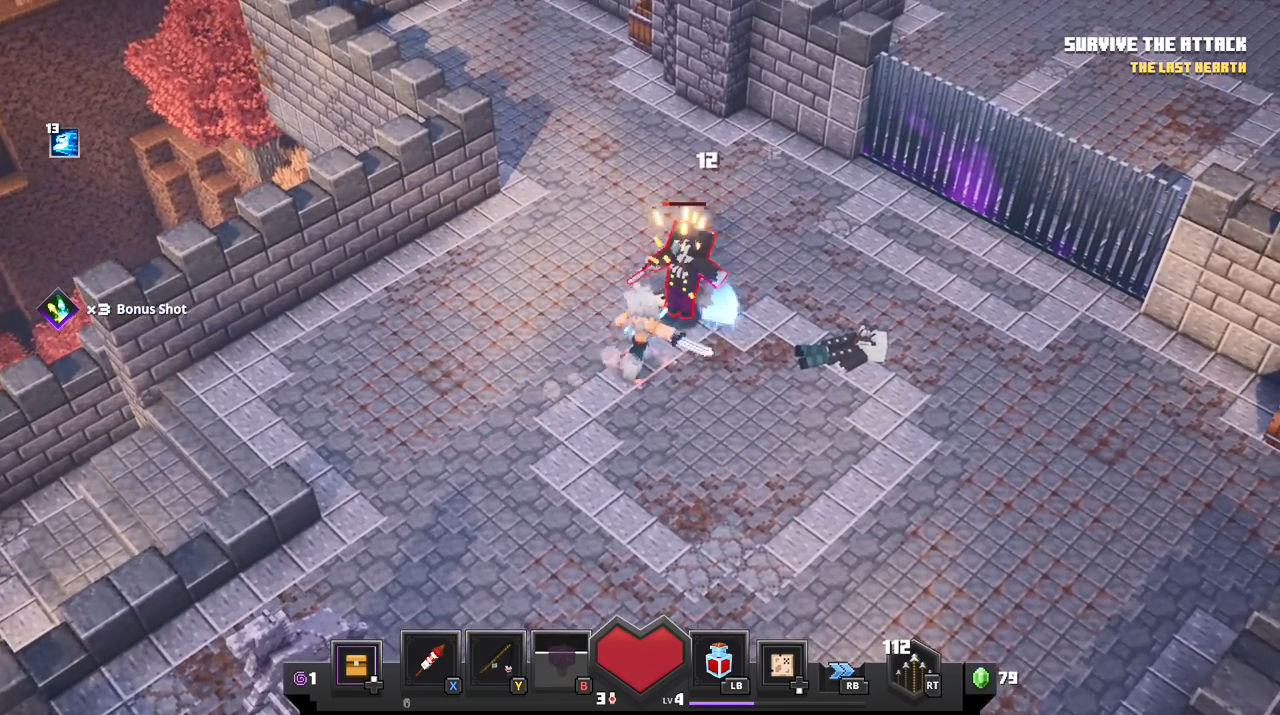Click the Survive the Attack objective tracker
The image size is (1280, 715).
[x=1155, y=45]
